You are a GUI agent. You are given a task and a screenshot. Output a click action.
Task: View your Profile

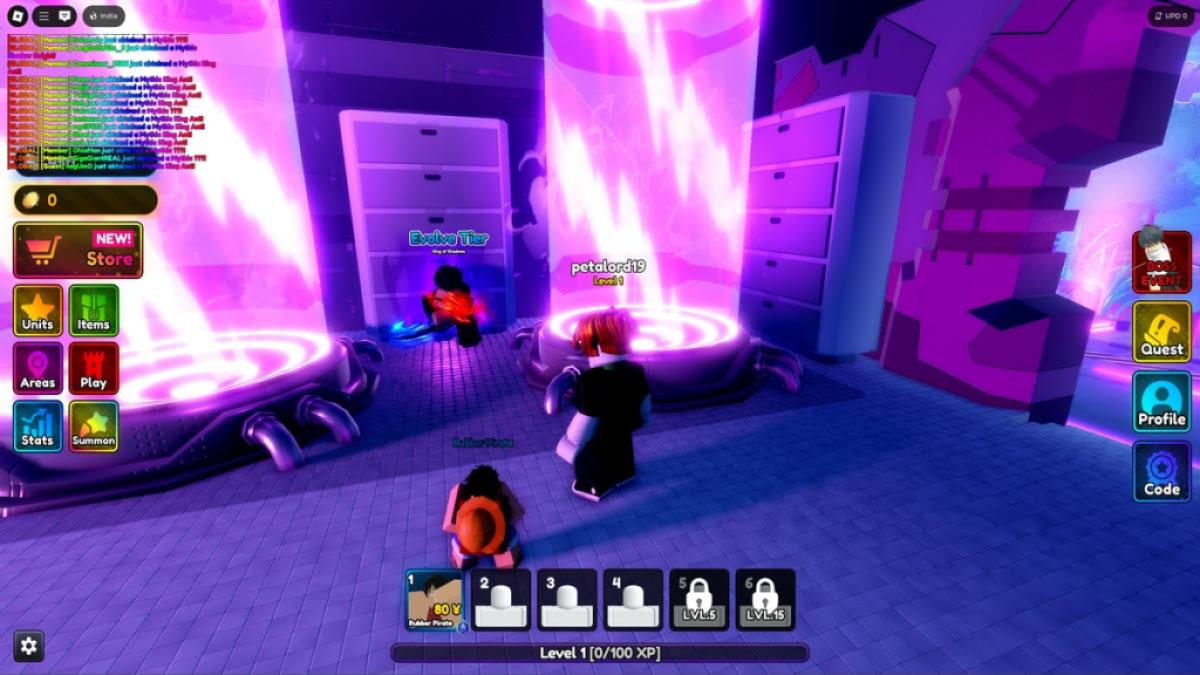point(1161,402)
